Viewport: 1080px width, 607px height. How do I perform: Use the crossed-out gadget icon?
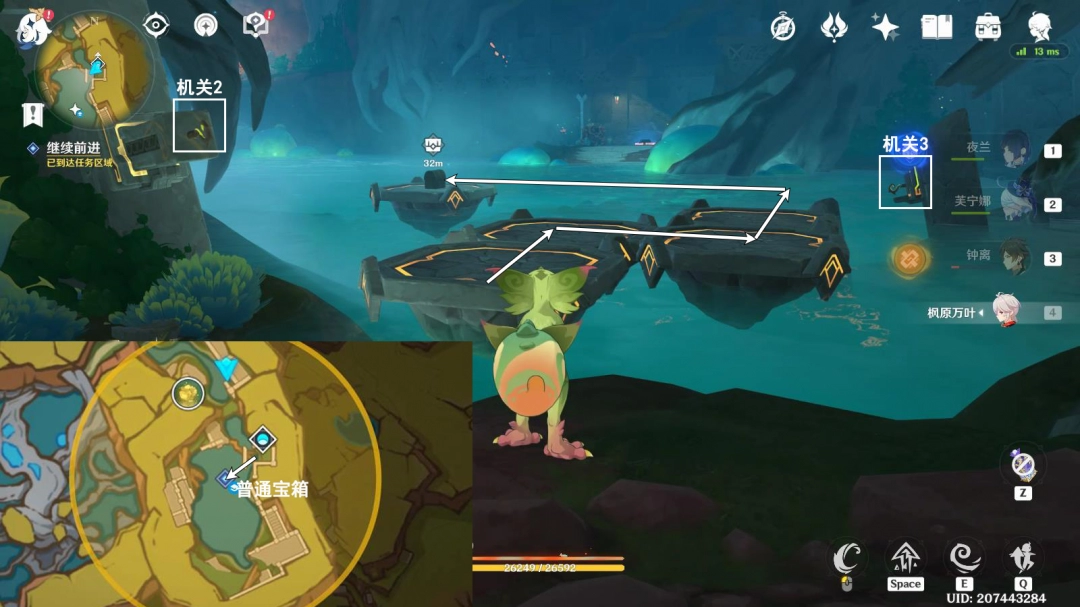point(1023,465)
